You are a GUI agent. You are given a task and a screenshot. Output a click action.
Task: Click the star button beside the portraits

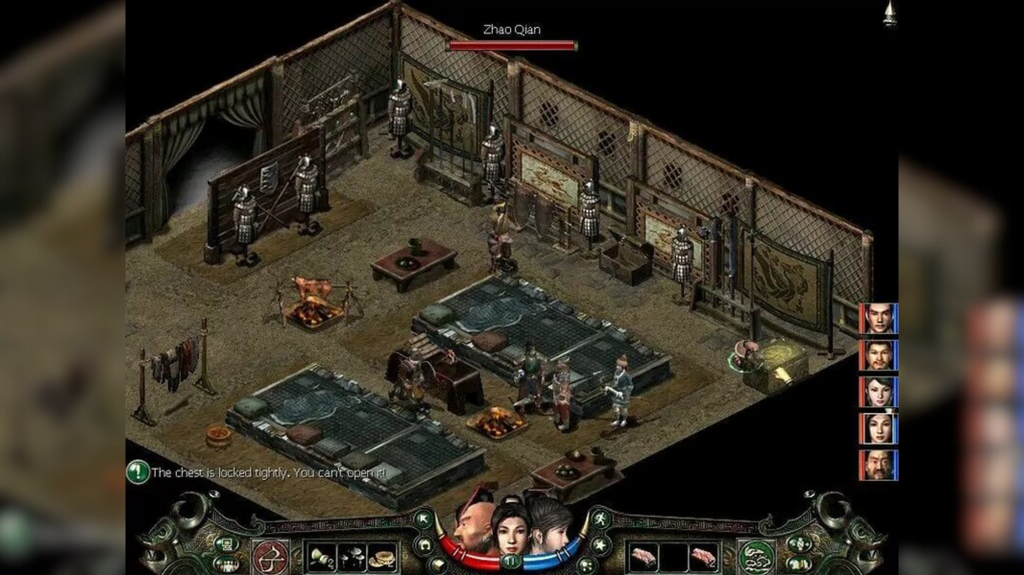pos(599,545)
